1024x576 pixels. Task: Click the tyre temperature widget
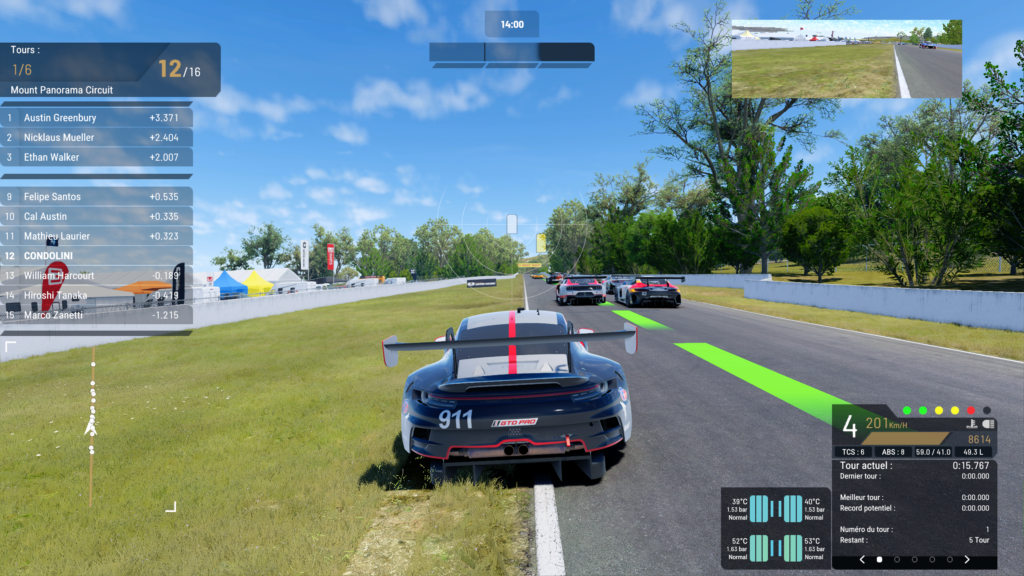(775, 528)
